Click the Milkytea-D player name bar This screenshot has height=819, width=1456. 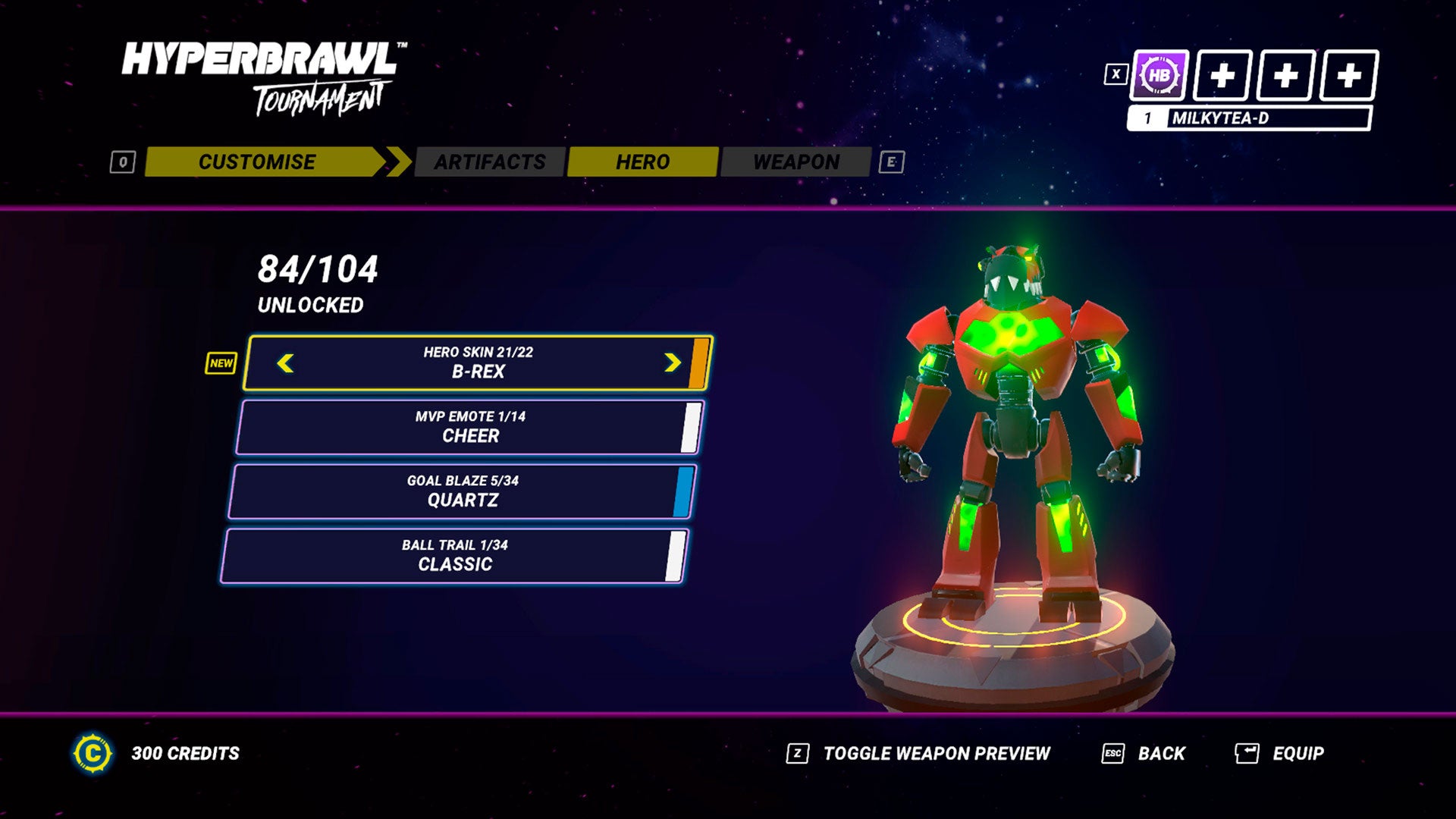point(1250,118)
